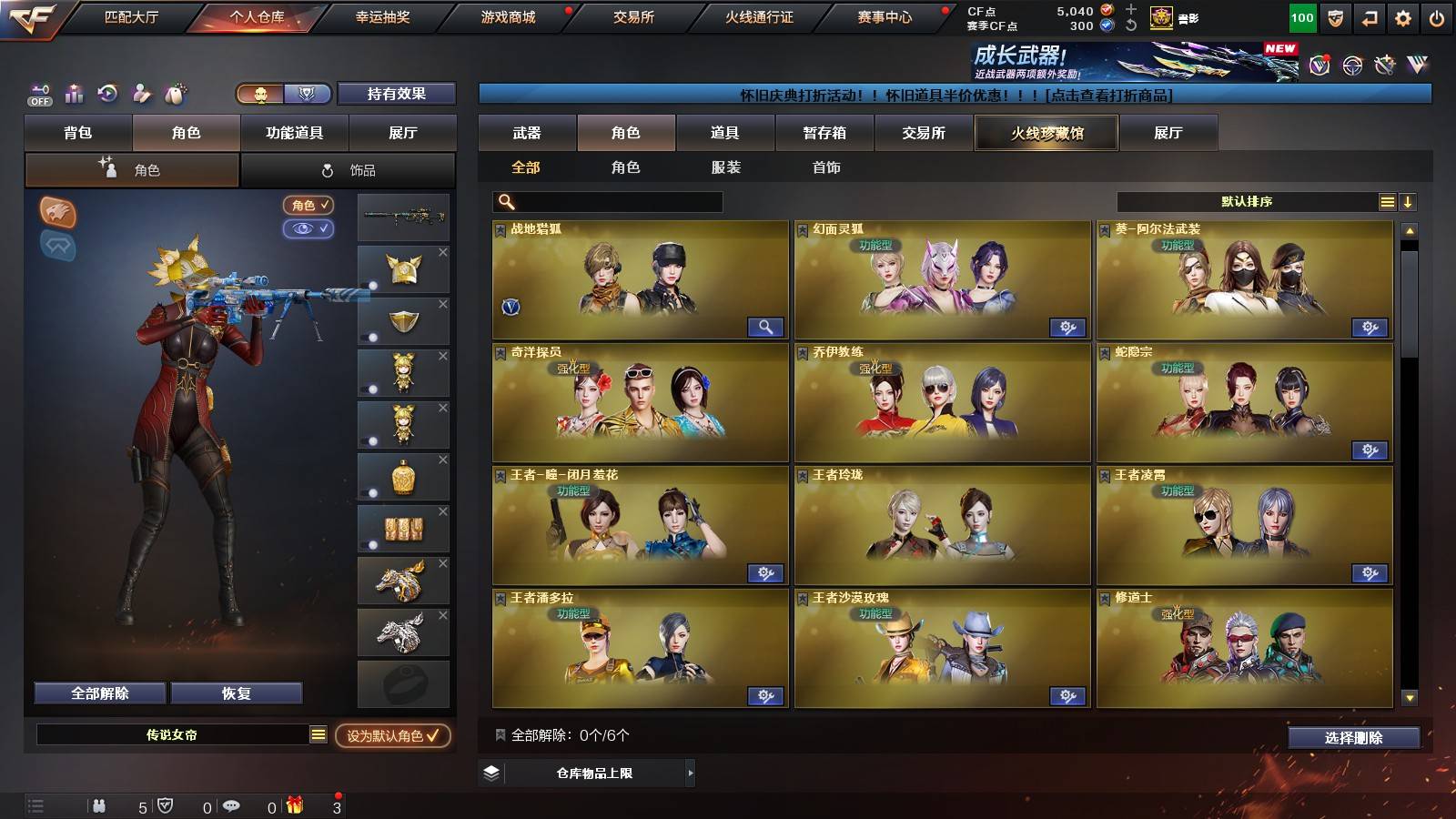Screen dimensions: 1456x819
Task: Switch the character/rank toggle to trophy mode
Action: pos(308,95)
